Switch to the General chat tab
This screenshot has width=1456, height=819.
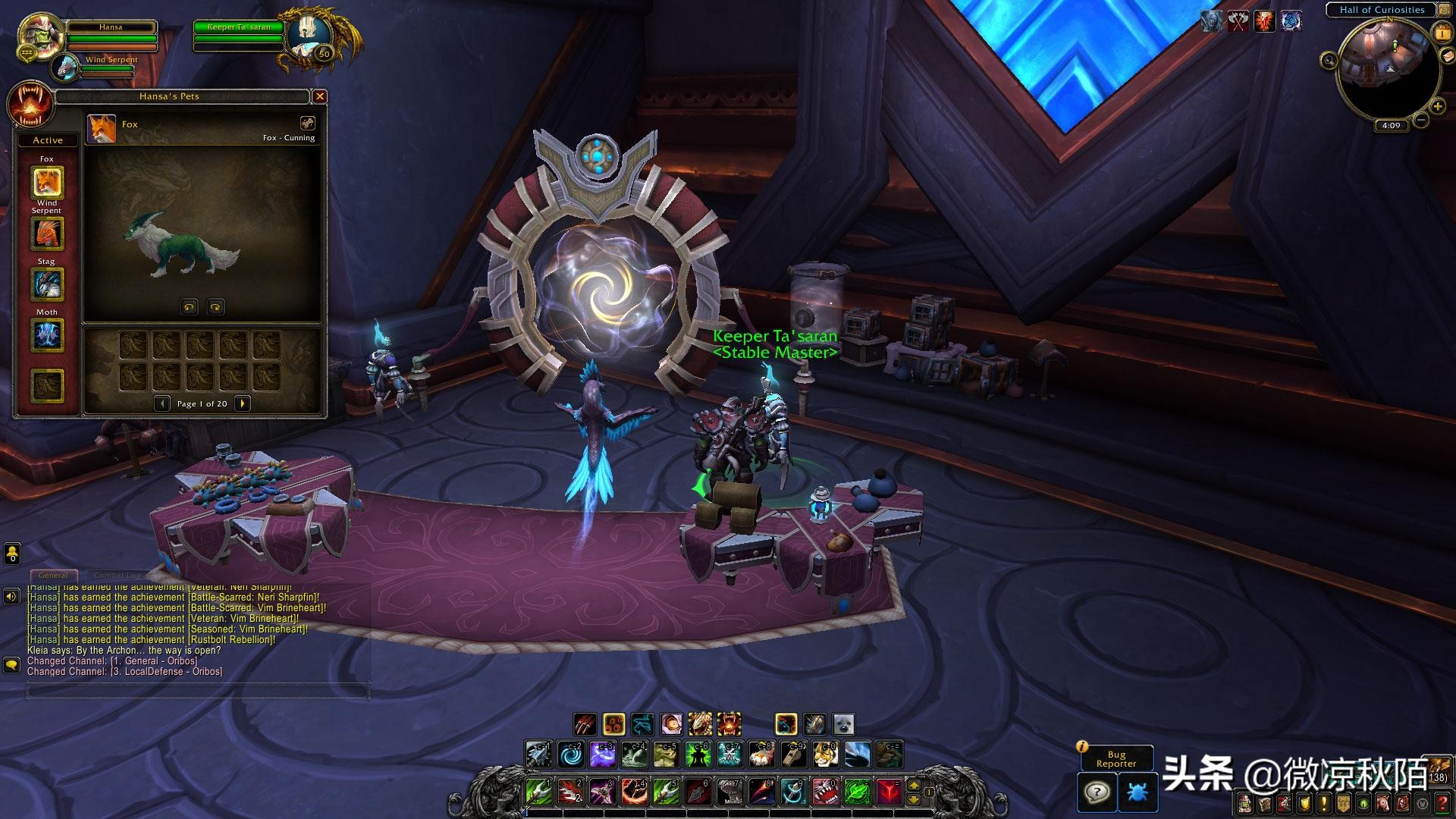coord(53,576)
